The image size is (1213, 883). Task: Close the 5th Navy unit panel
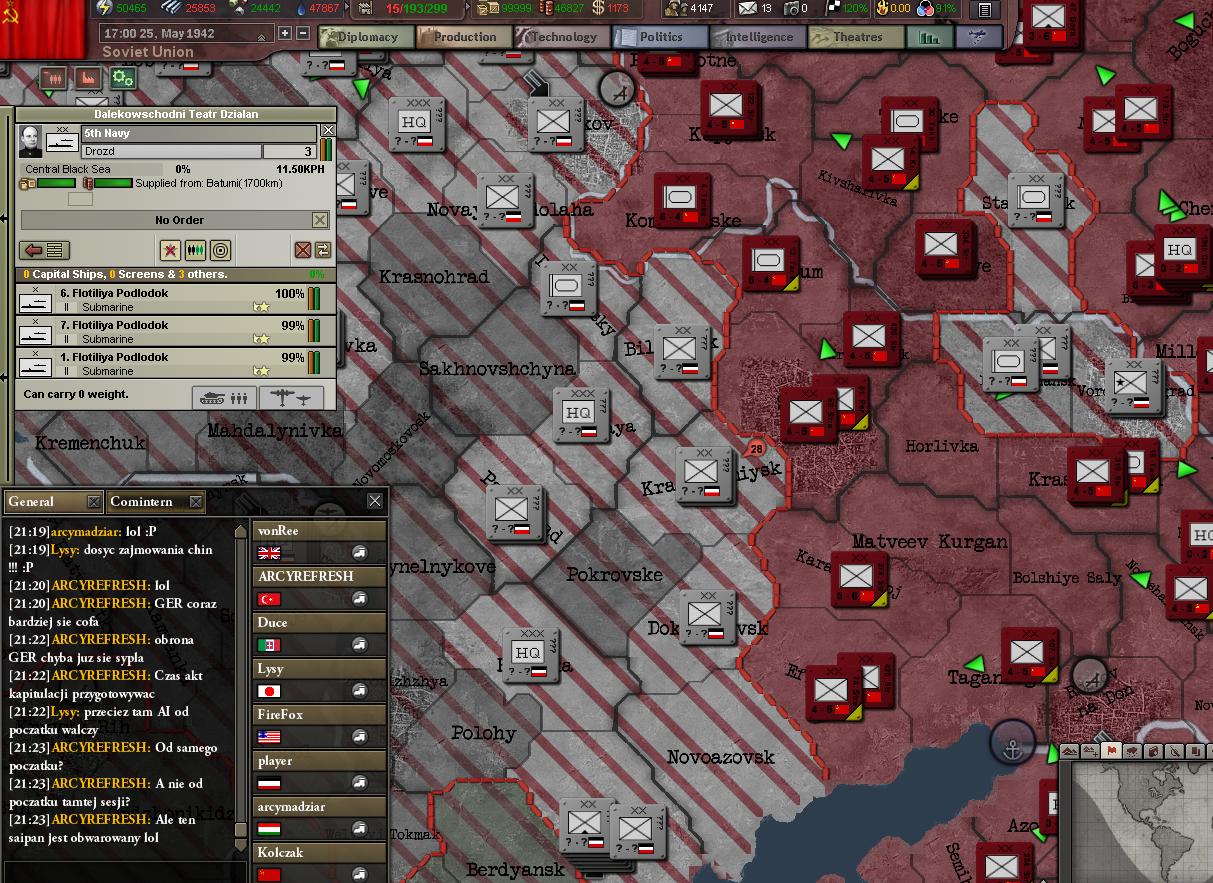[x=328, y=131]
